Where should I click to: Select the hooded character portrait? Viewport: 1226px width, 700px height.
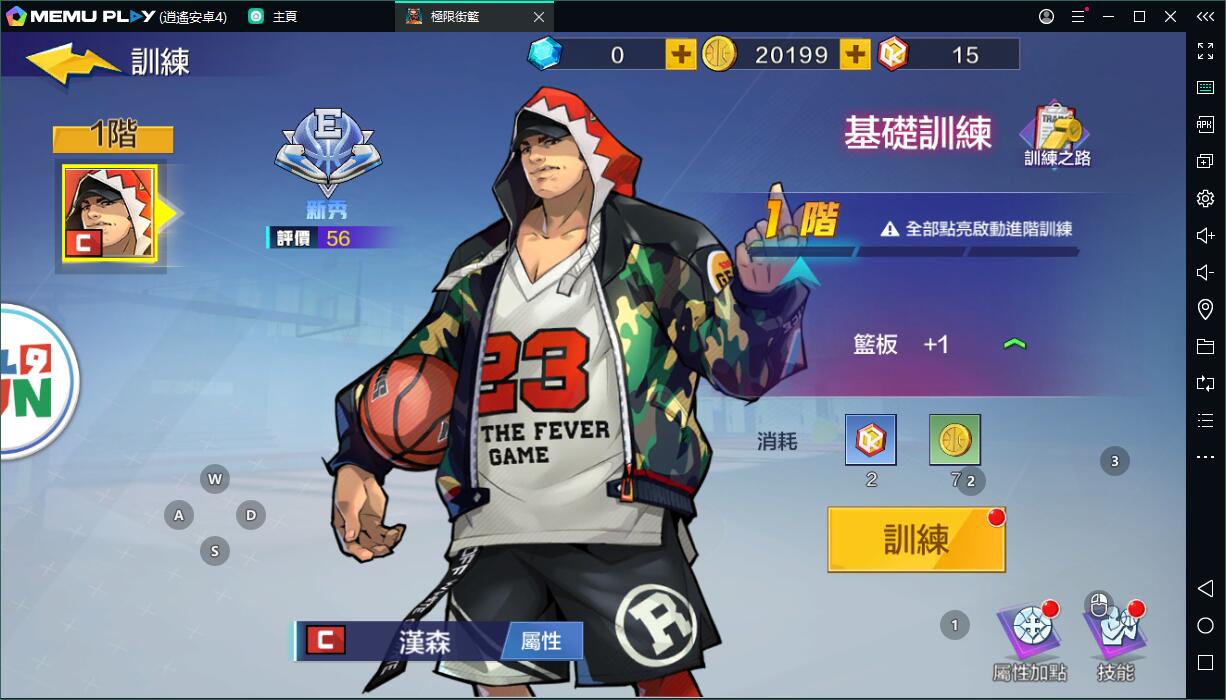pyautogui.click(x=109, y=214)
